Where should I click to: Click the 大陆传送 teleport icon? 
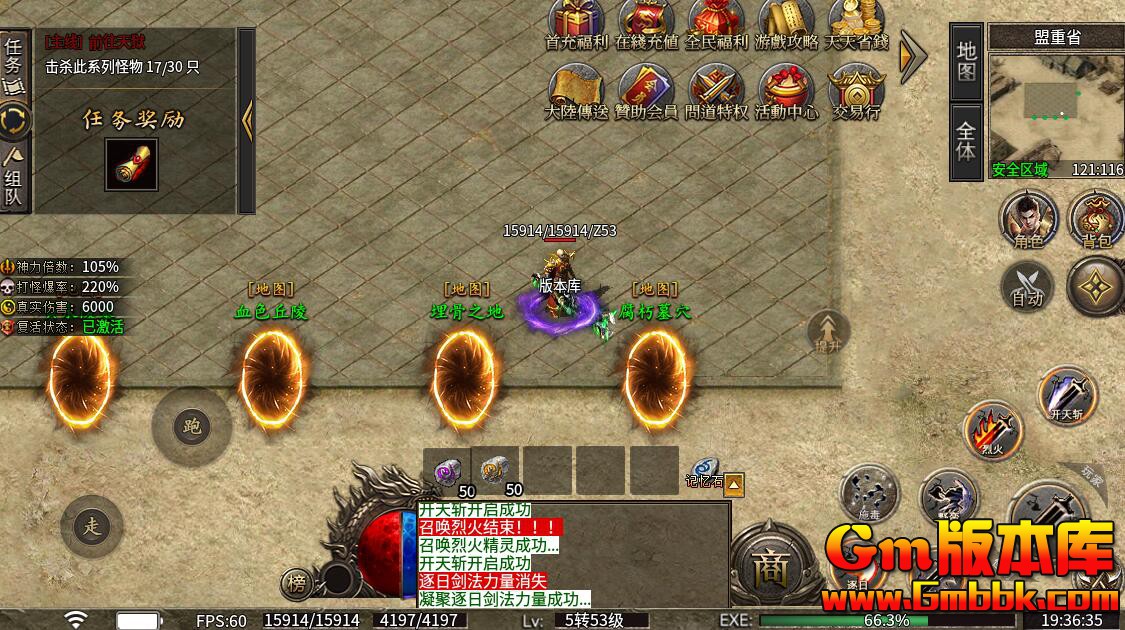(576, 90)
